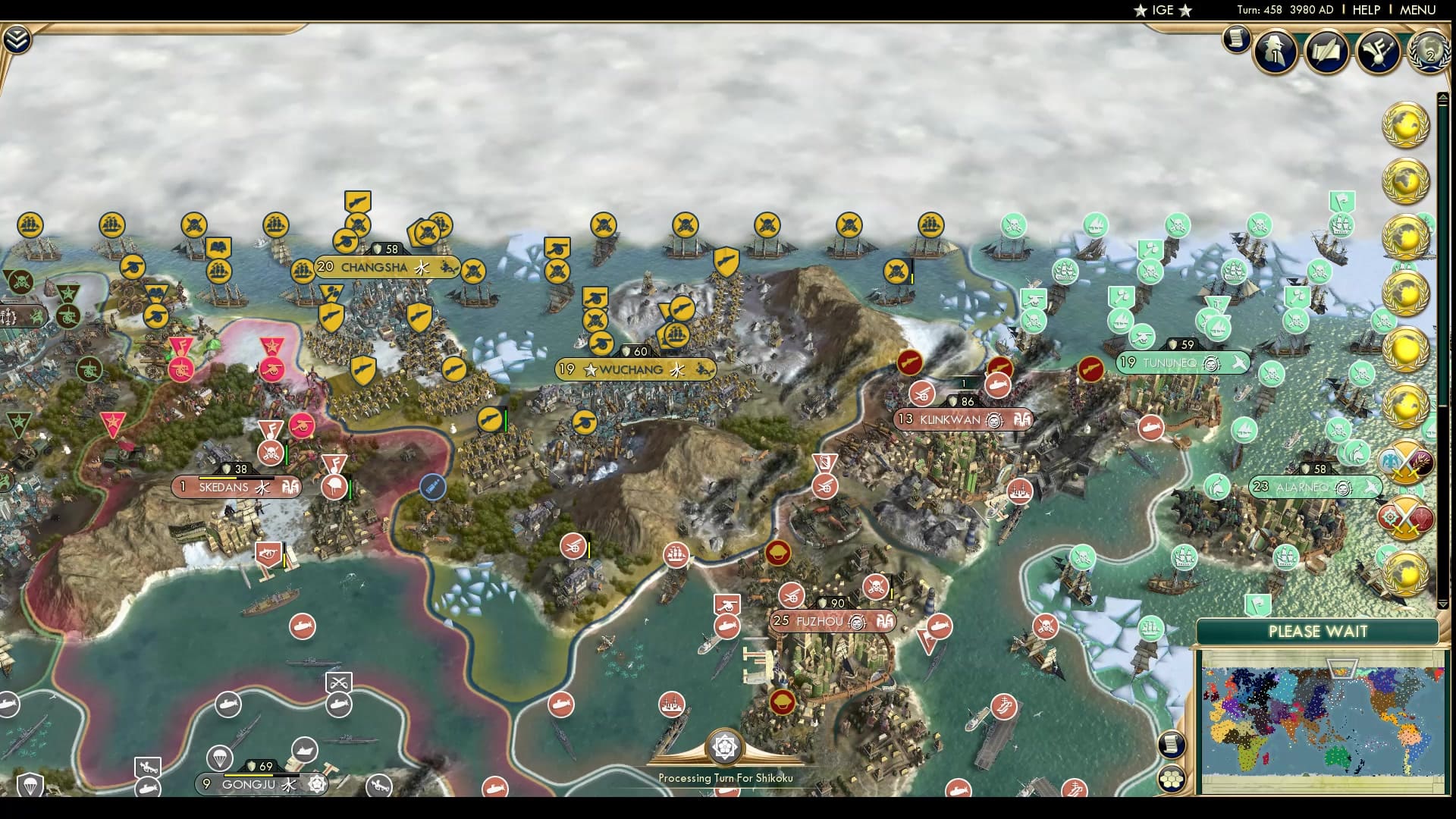This screenshot has height=819, width=1456.
Task: Click the notification log scroll icon top-right
Action: 1236,39
